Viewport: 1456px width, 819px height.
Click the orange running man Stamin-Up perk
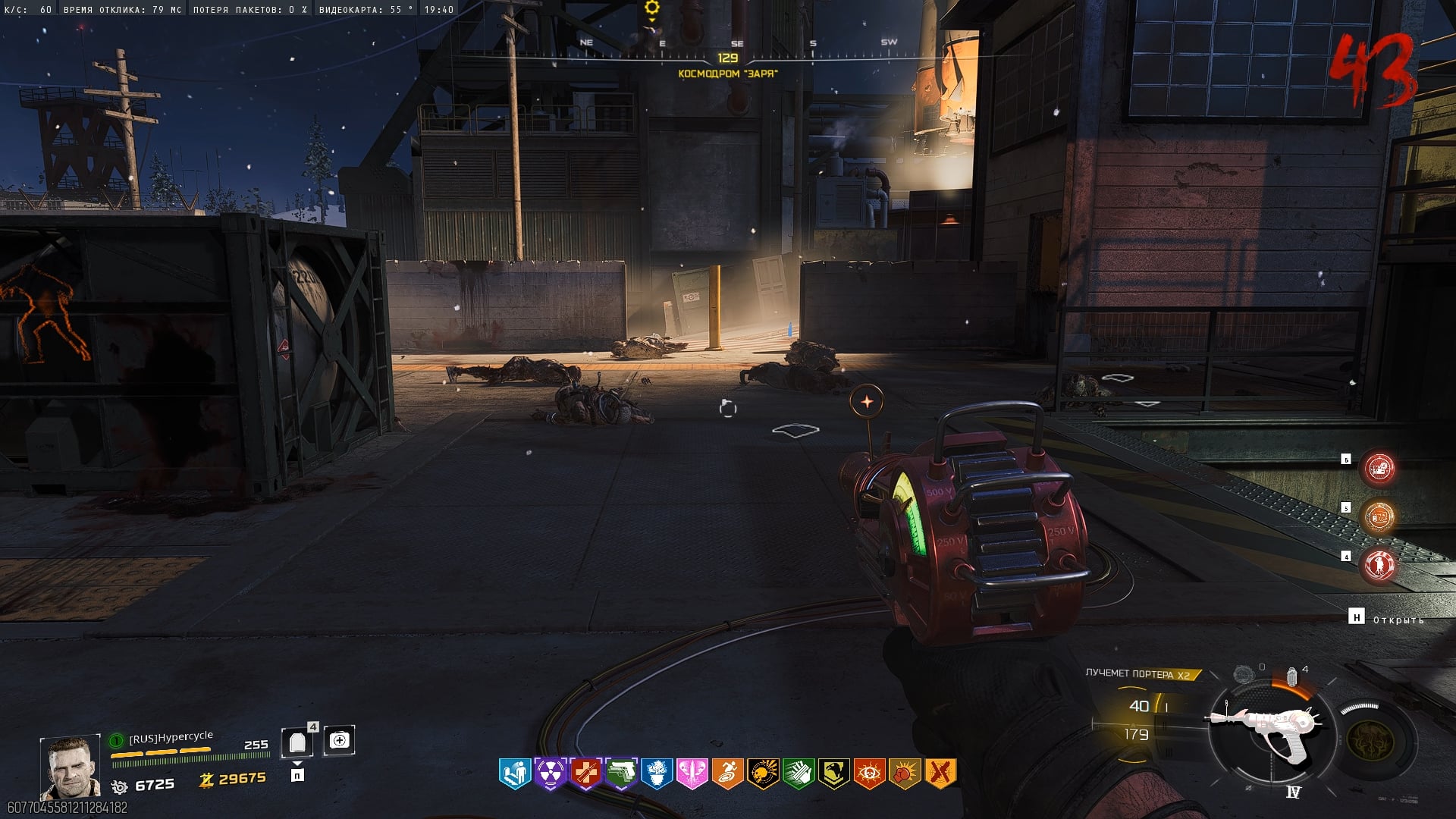point(728,773)
